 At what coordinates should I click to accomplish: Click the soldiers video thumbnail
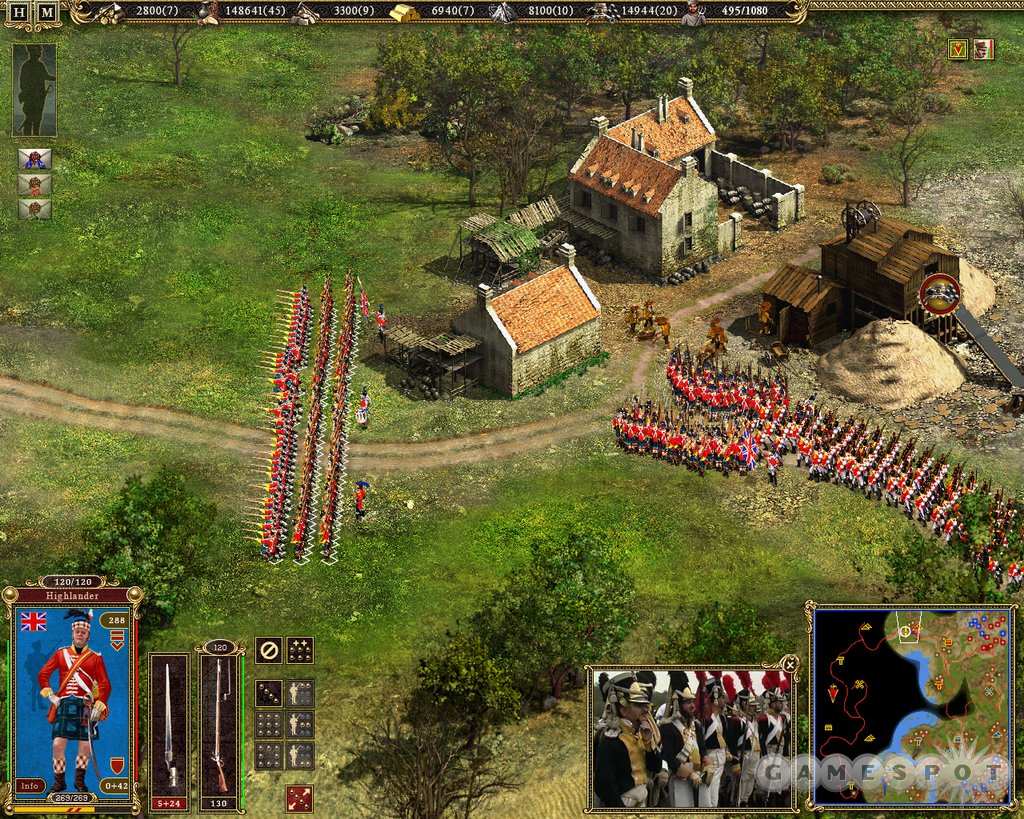click(x=690, y=738)
